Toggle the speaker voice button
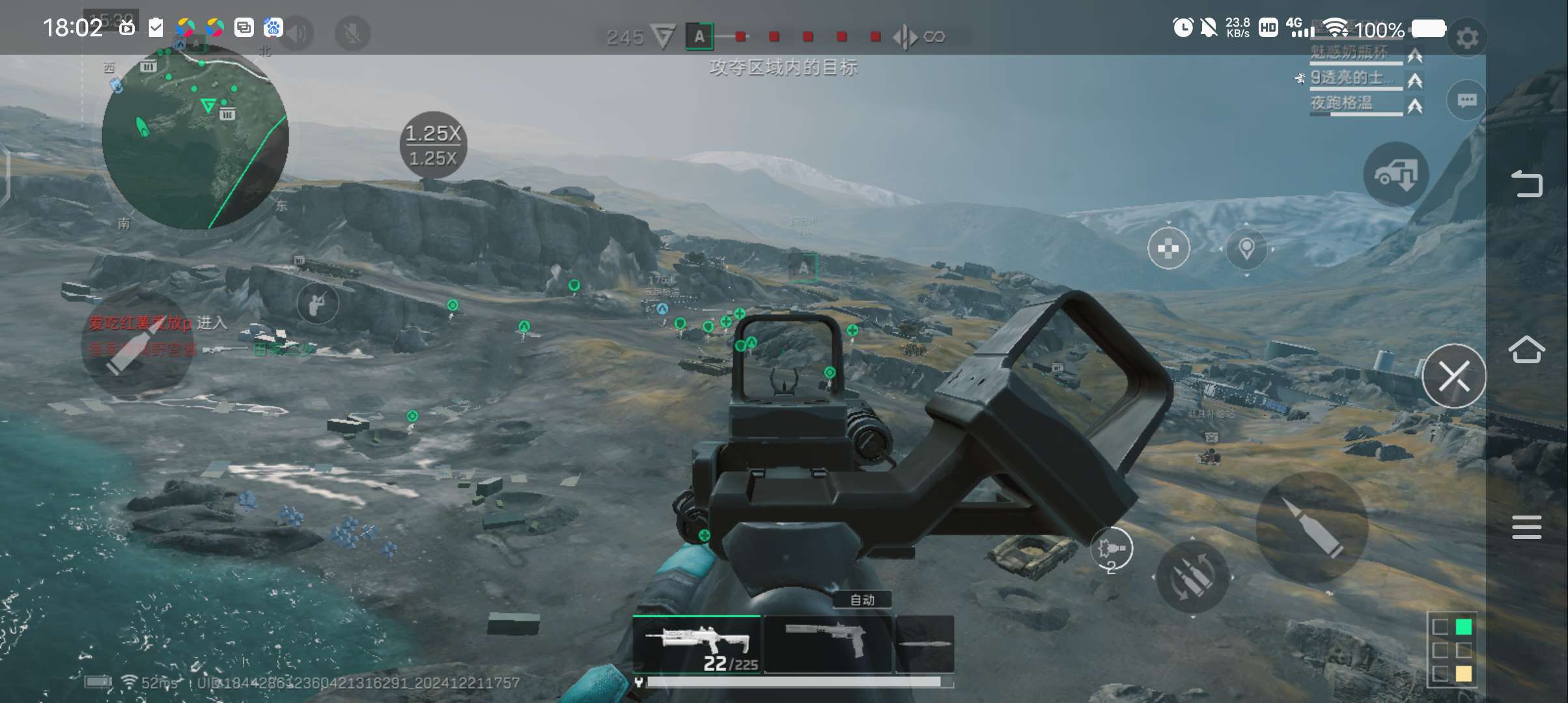Viewport: 1568px width, 703px height. pyautogui.click(x=298, y=34)
